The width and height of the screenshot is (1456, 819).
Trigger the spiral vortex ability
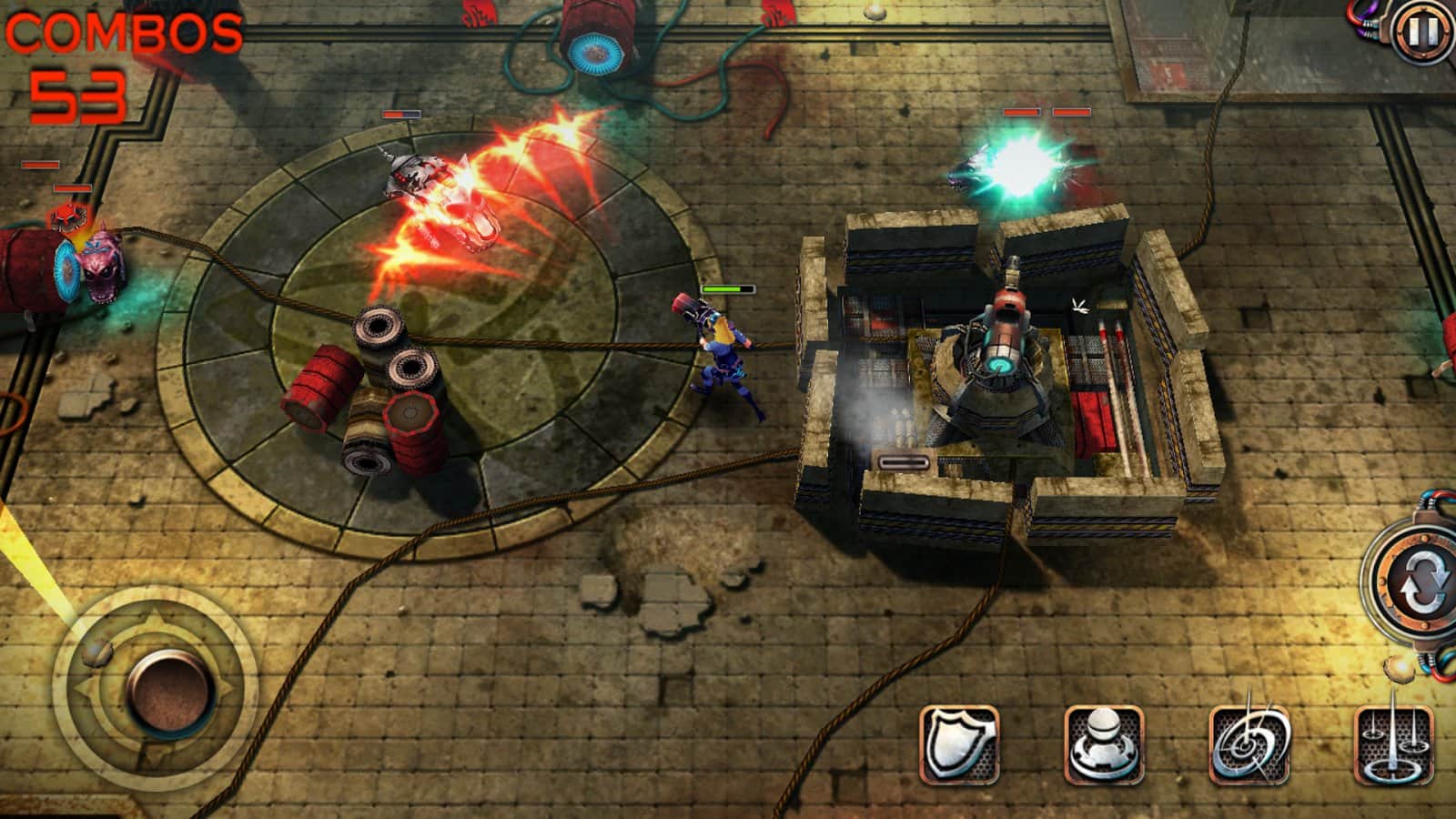1249,744
